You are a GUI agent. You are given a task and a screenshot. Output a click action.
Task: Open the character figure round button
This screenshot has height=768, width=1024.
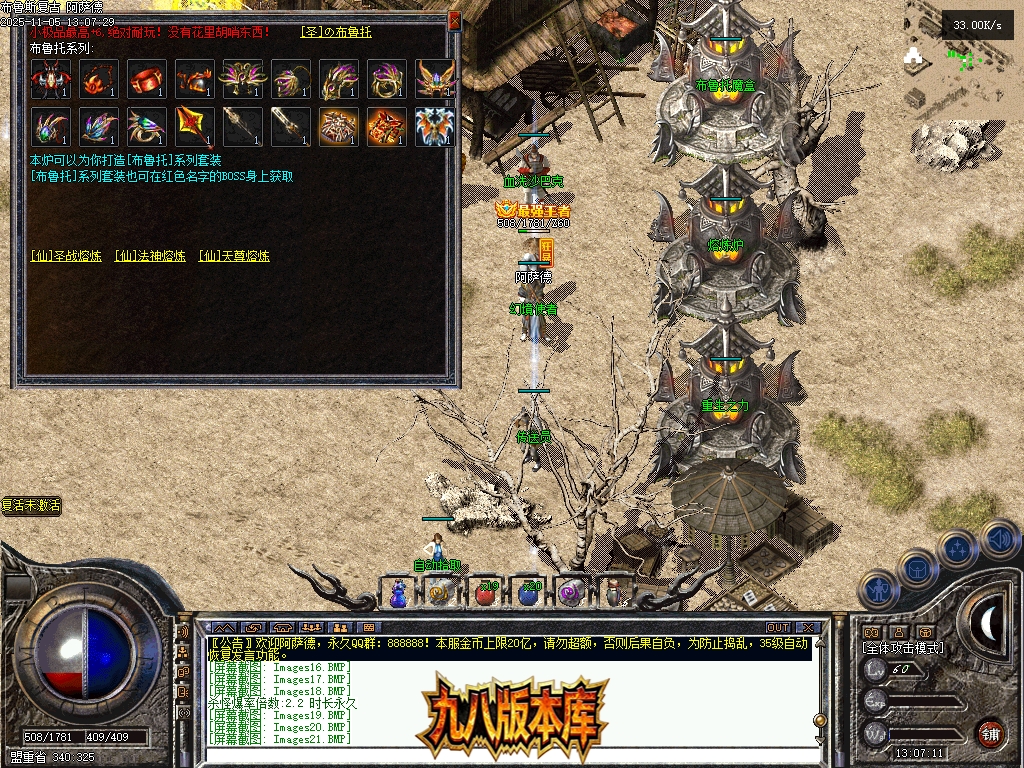click(877, 588)
